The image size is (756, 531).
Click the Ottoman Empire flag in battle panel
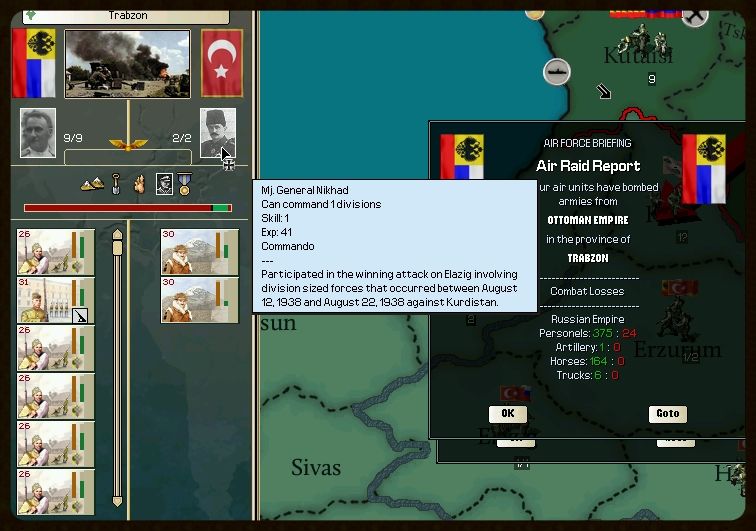pos(222,63)
